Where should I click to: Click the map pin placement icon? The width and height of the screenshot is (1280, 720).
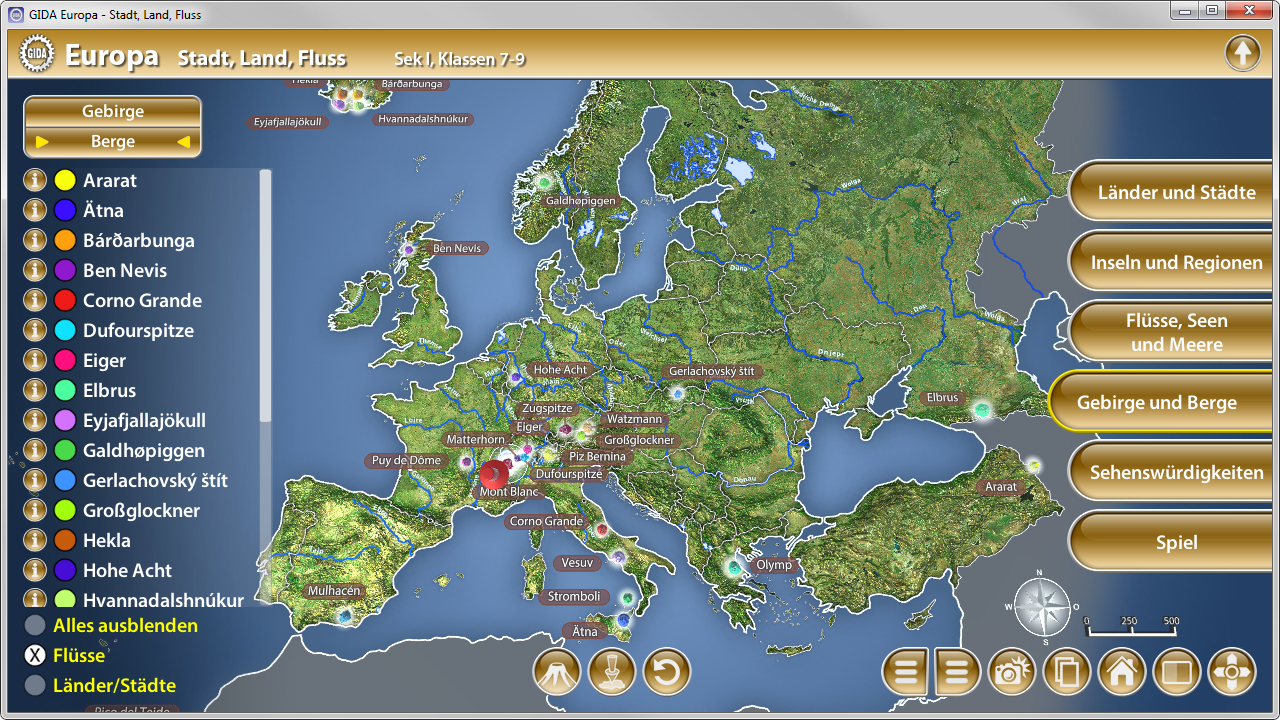(x=612, y=672)
